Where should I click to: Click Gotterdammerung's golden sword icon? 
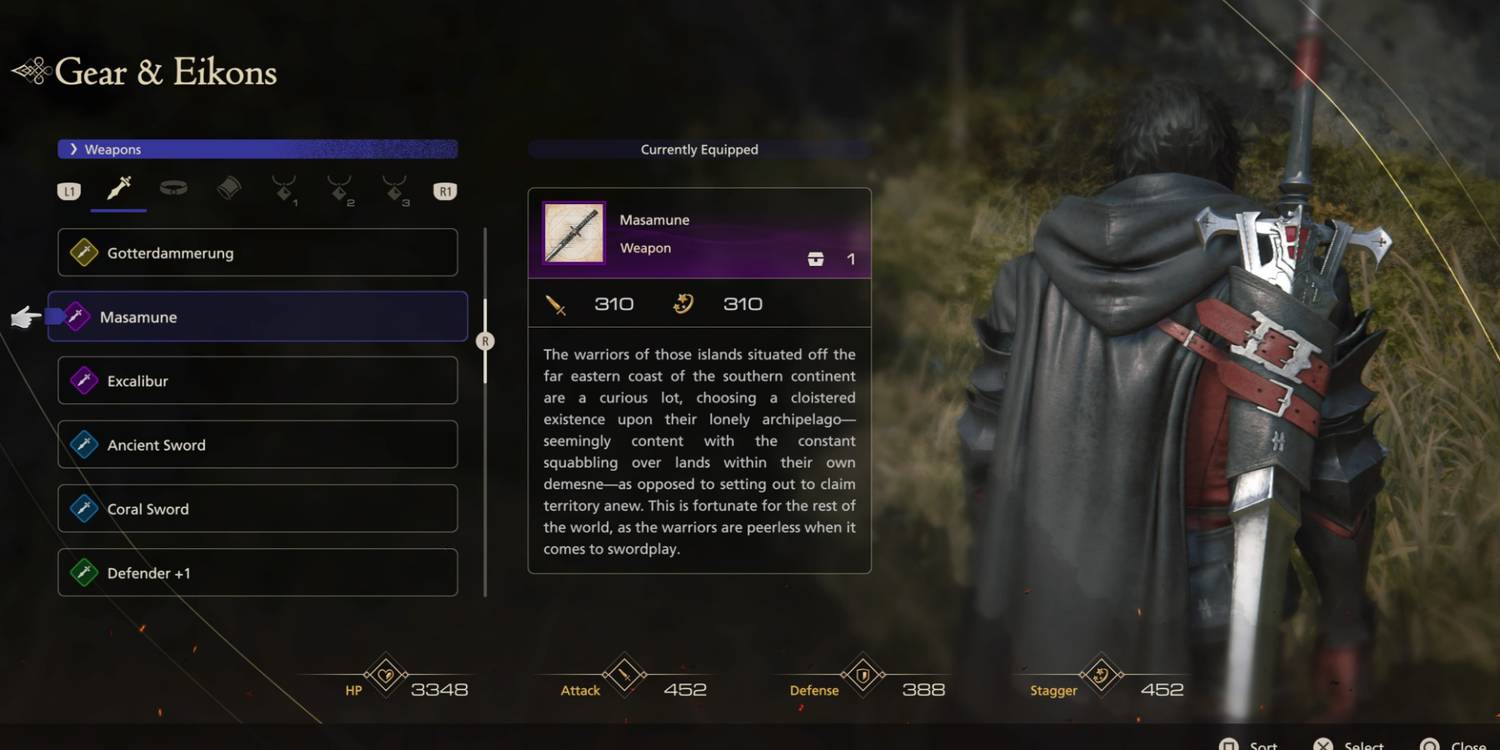[x=84, y=252]
